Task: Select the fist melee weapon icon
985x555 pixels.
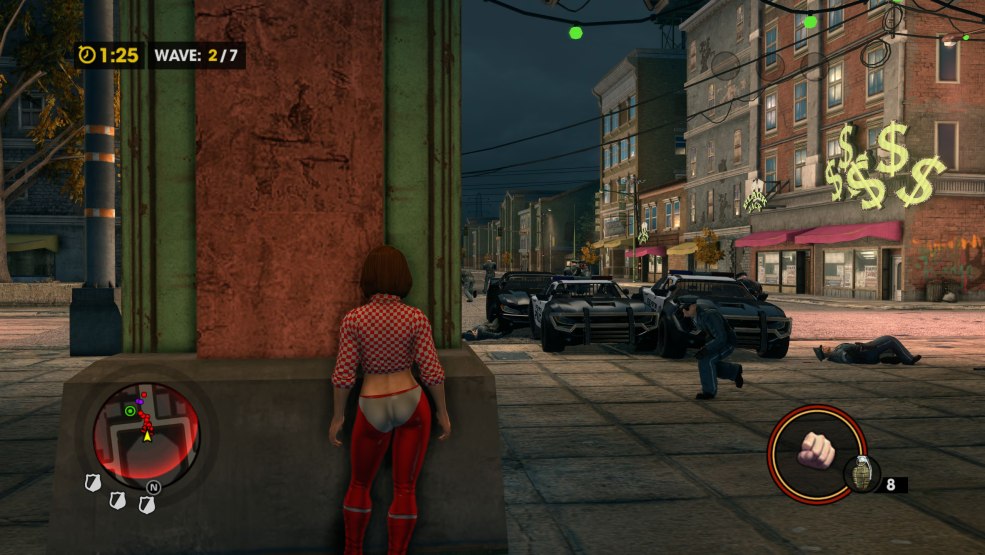Action: pos(816,453)
